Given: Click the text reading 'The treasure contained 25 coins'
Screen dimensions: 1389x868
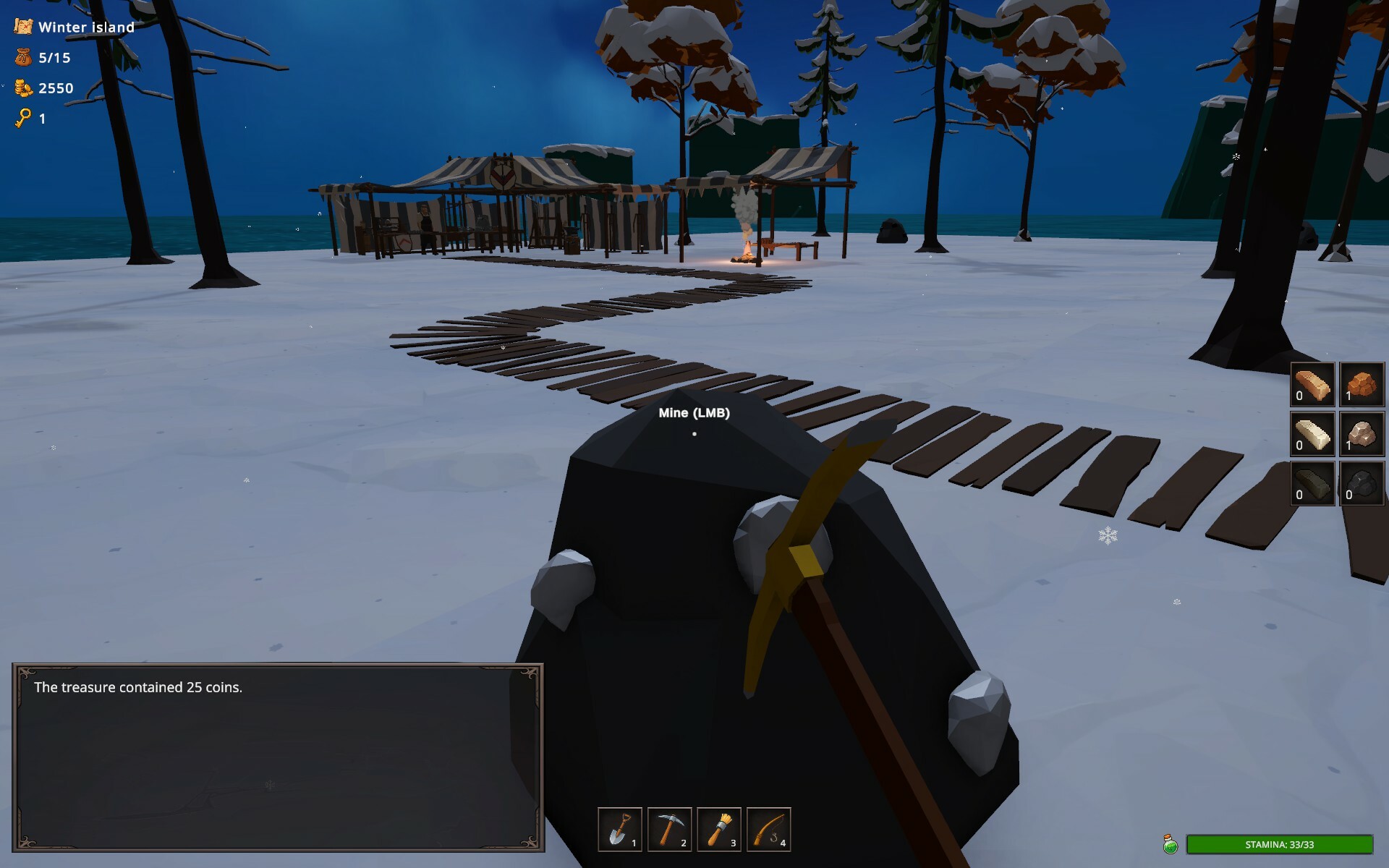Looking at the screenshot, I should (x=137, y=687).
